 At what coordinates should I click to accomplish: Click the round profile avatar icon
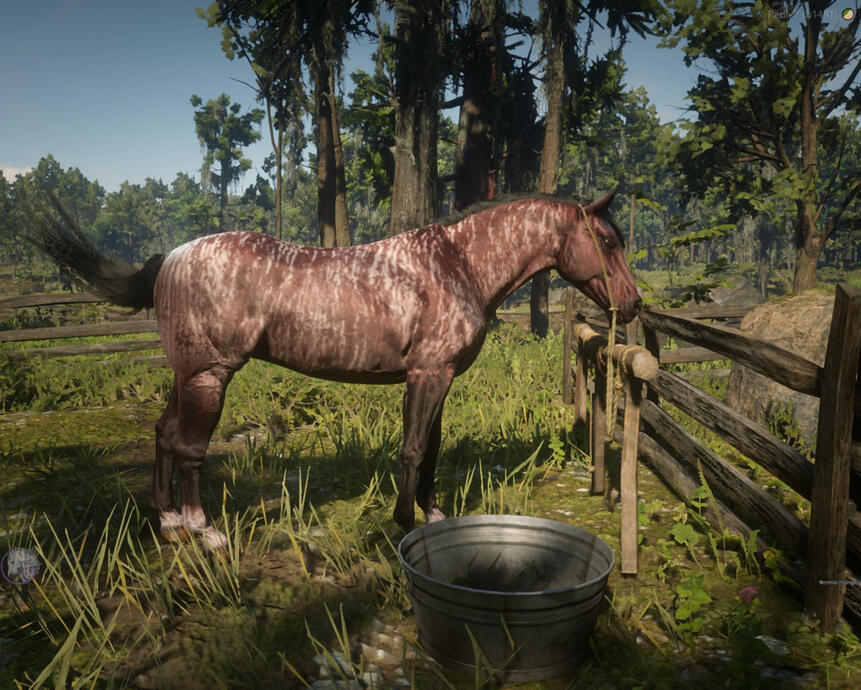(x=848, y=14)
